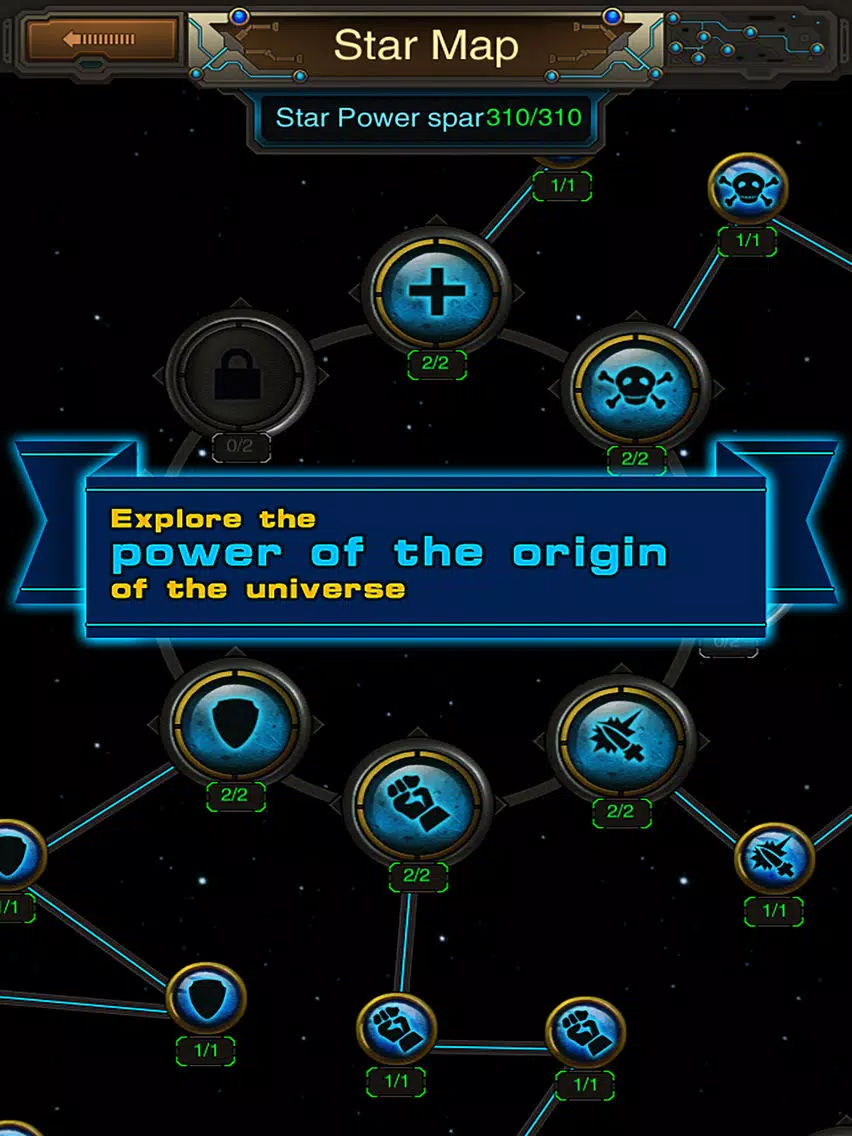
Task: Go back using the arrow button
Action: click(x=101, y=40)
